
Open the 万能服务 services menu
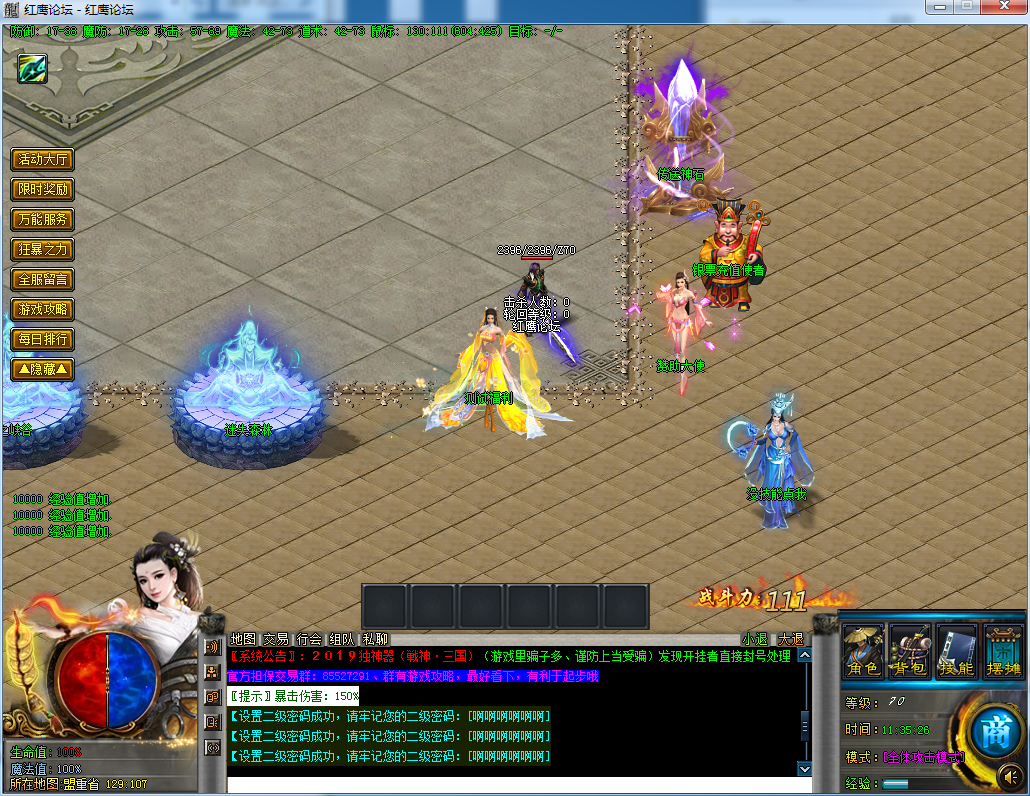coord(42,220)
